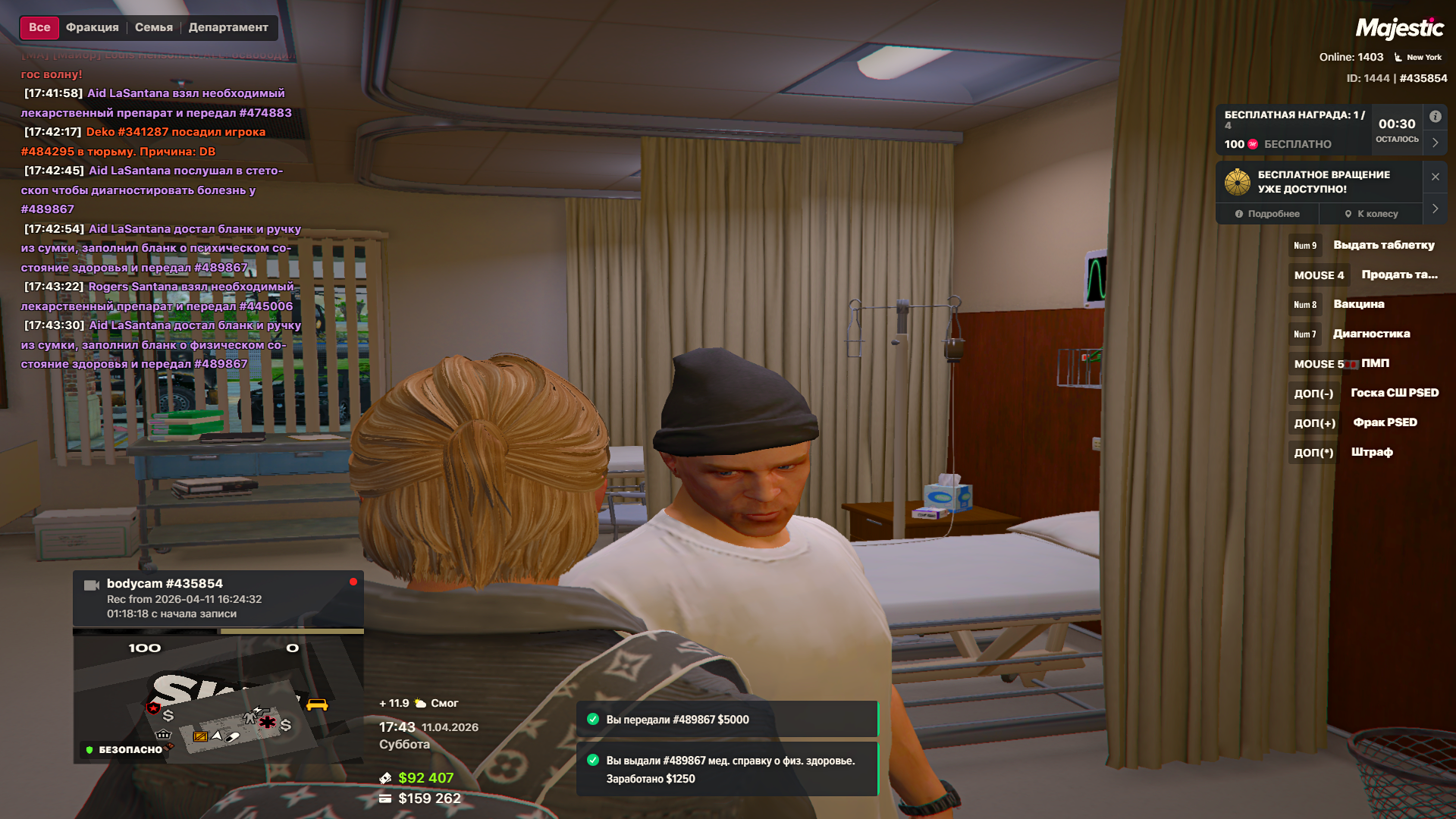Show info about the free reward
The image size is (1456, 819).
1435,117
